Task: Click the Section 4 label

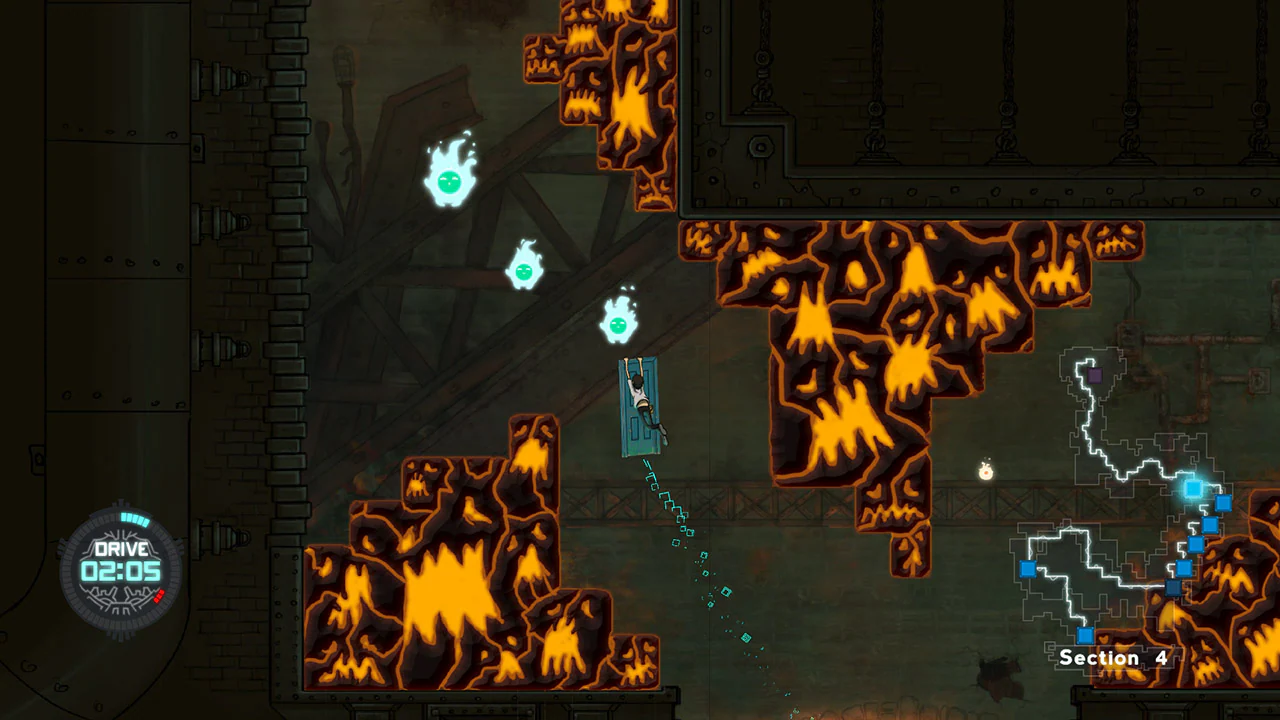Action: 1114,657
